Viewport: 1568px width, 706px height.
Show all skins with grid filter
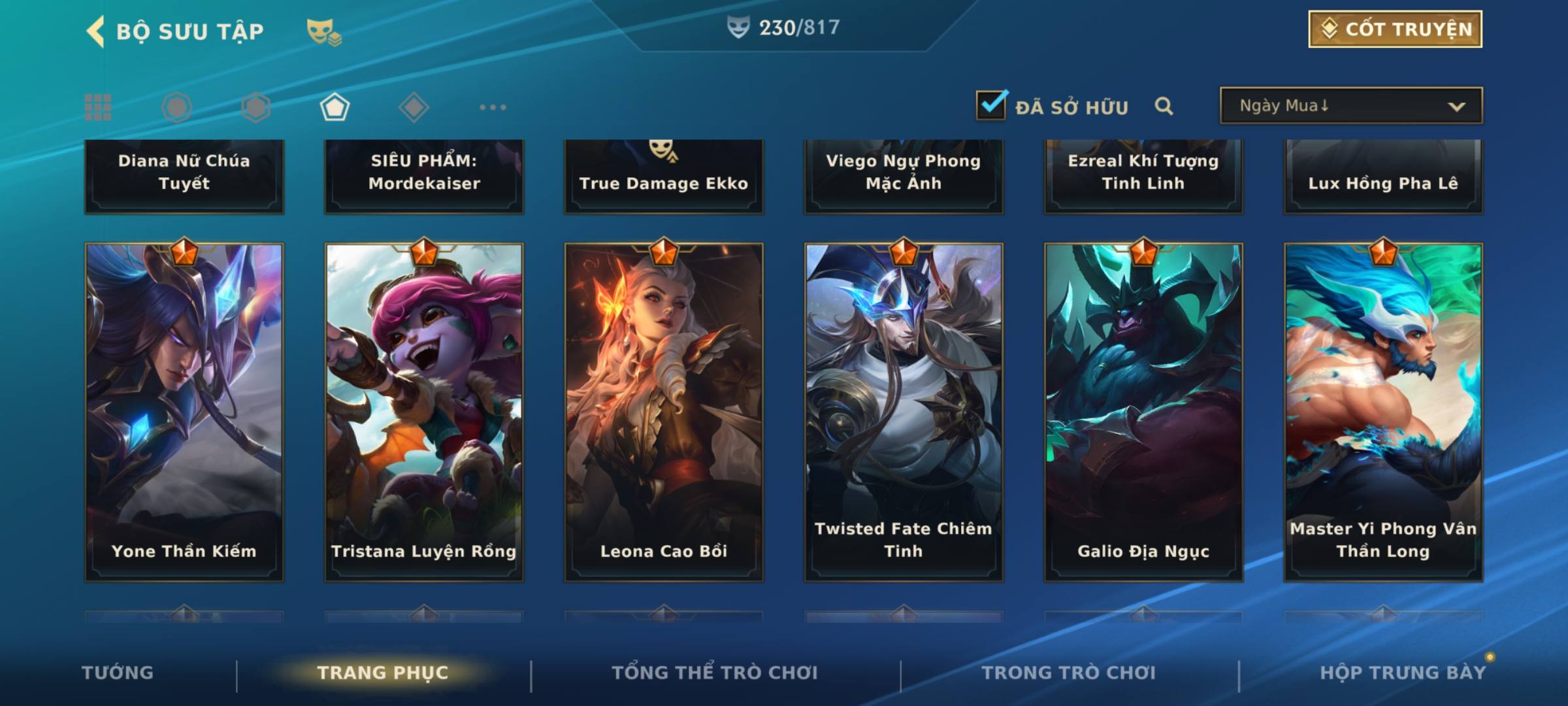(98, 107)
